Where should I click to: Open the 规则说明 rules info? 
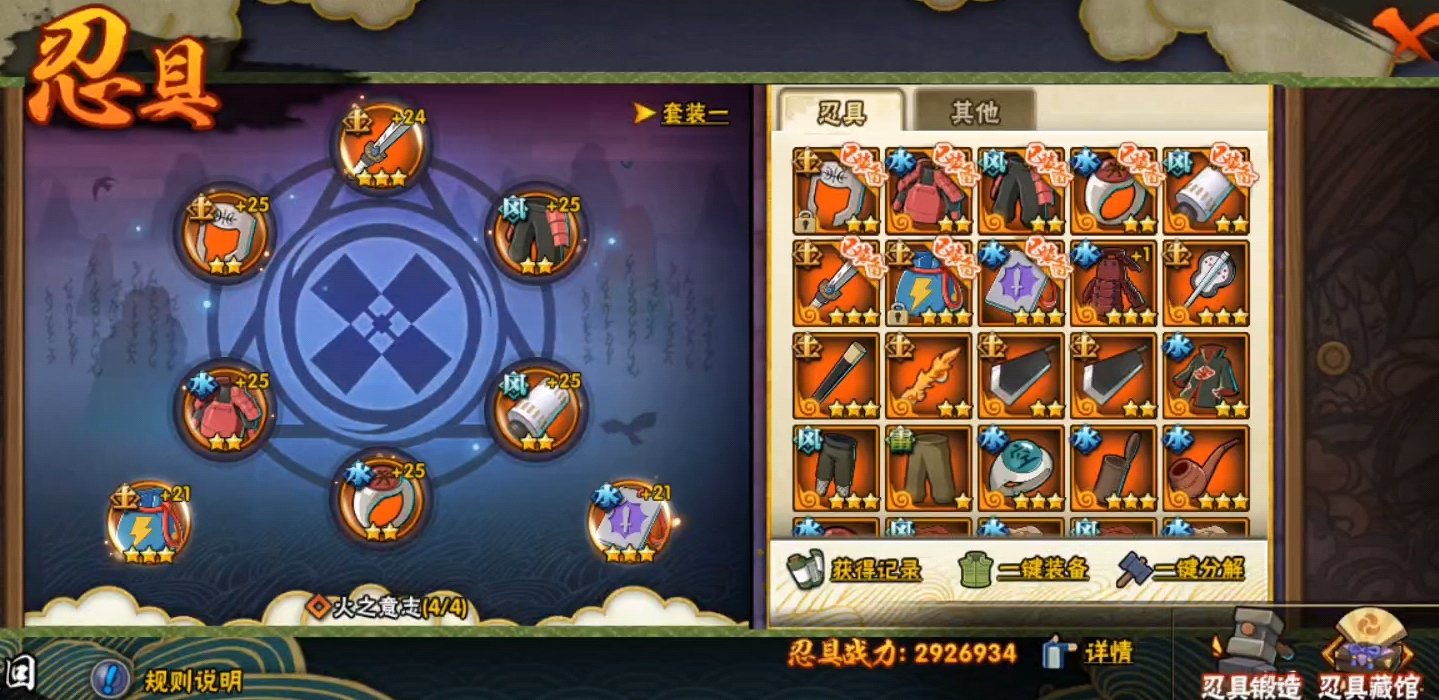point(170,680)
